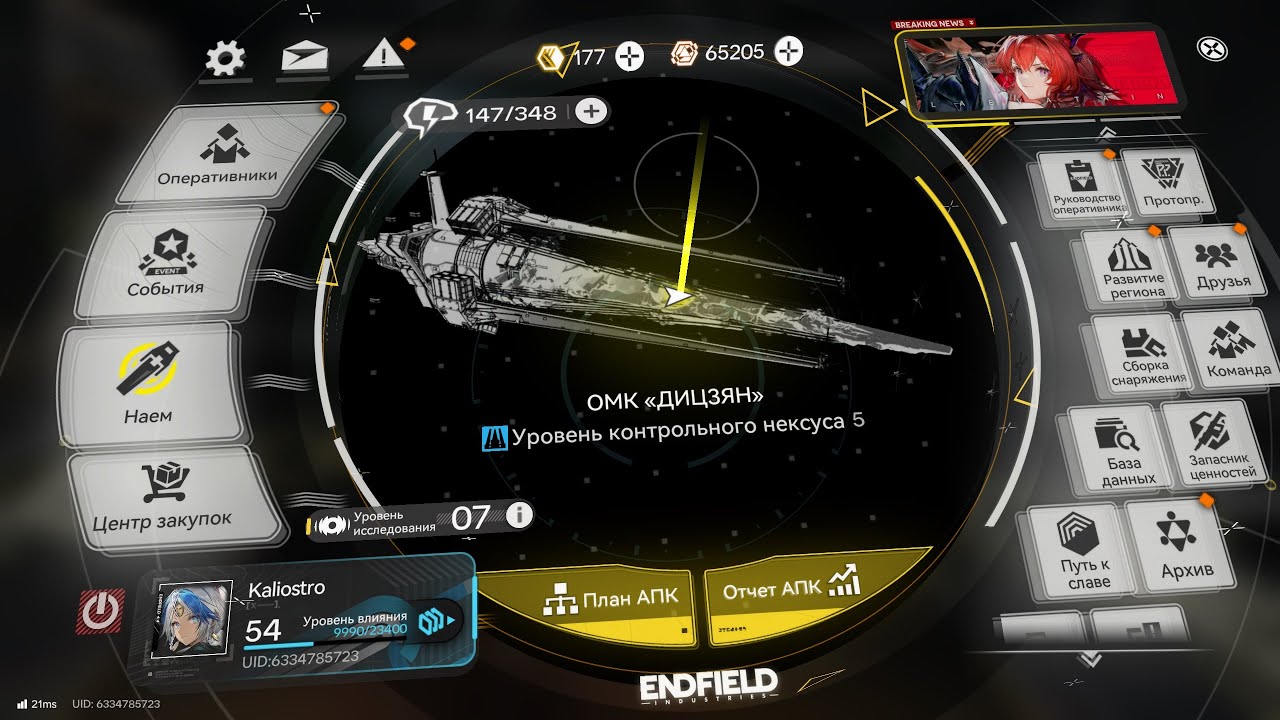Open Центр закупок shop
This screenshot has height=720, width=1280.
click(163, 498)
